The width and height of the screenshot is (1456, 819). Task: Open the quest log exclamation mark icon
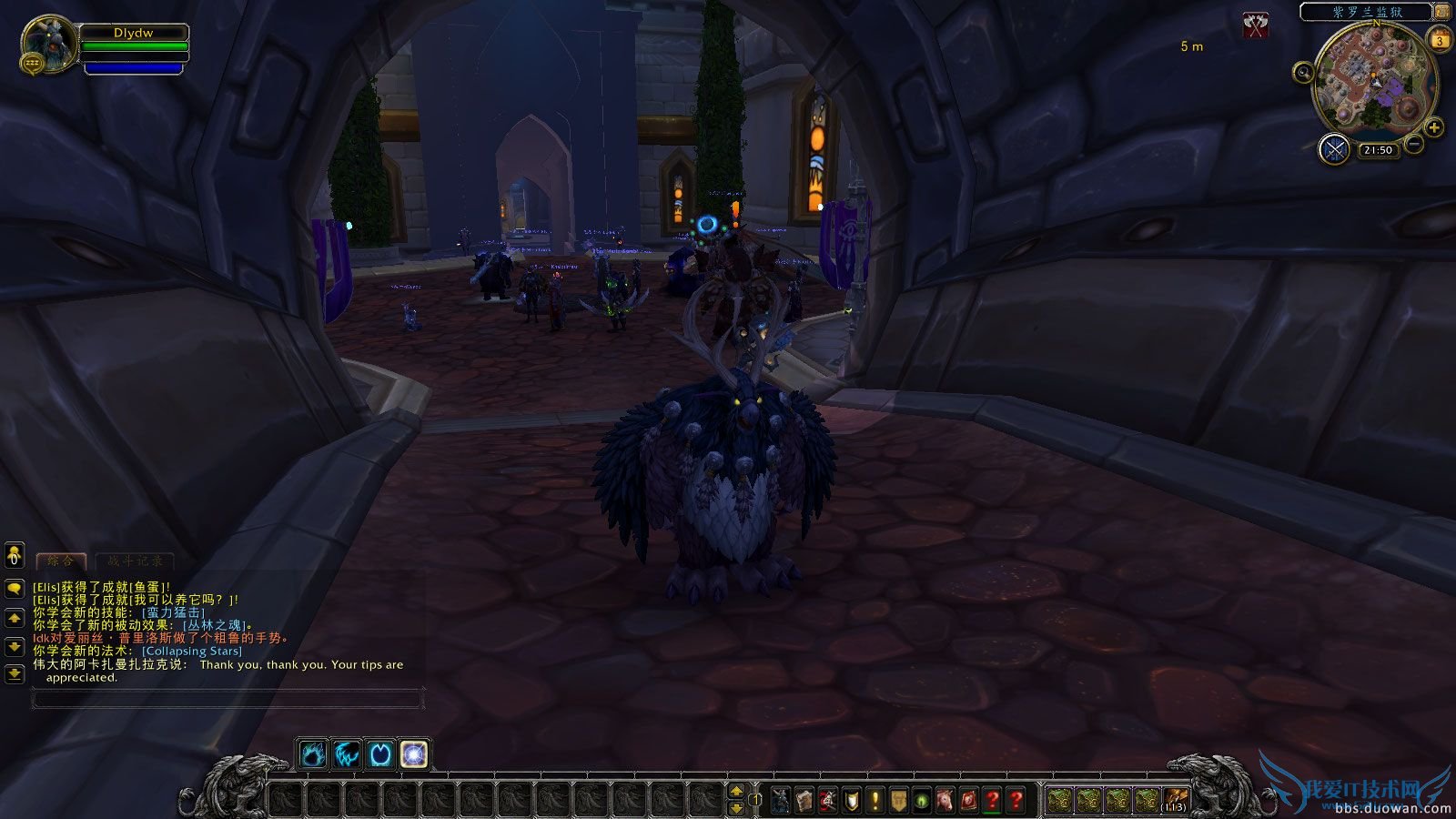875,800
